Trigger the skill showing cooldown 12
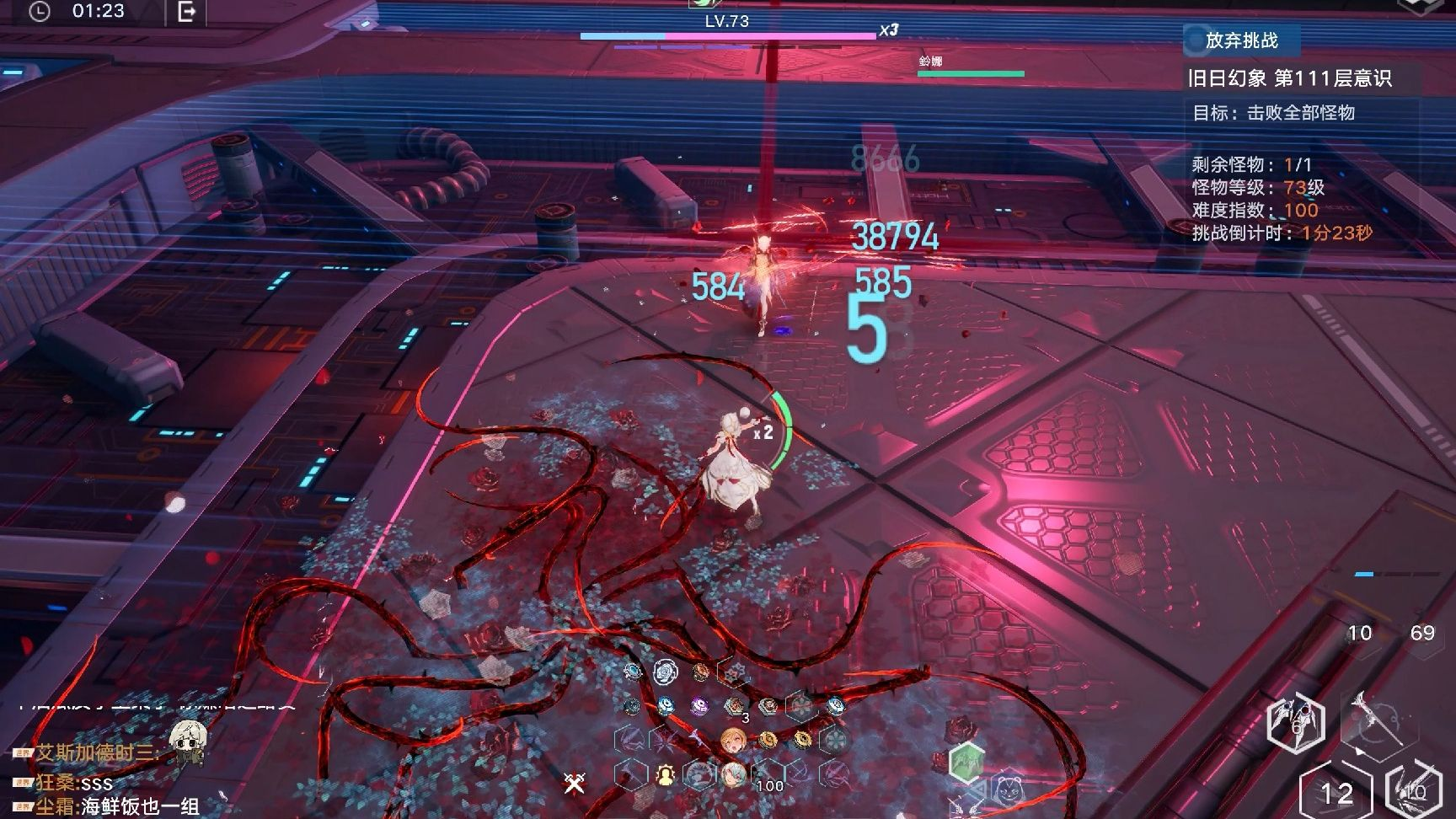Image resolution: width=1456 pixels, height=819 pixels. point(1336,792)
